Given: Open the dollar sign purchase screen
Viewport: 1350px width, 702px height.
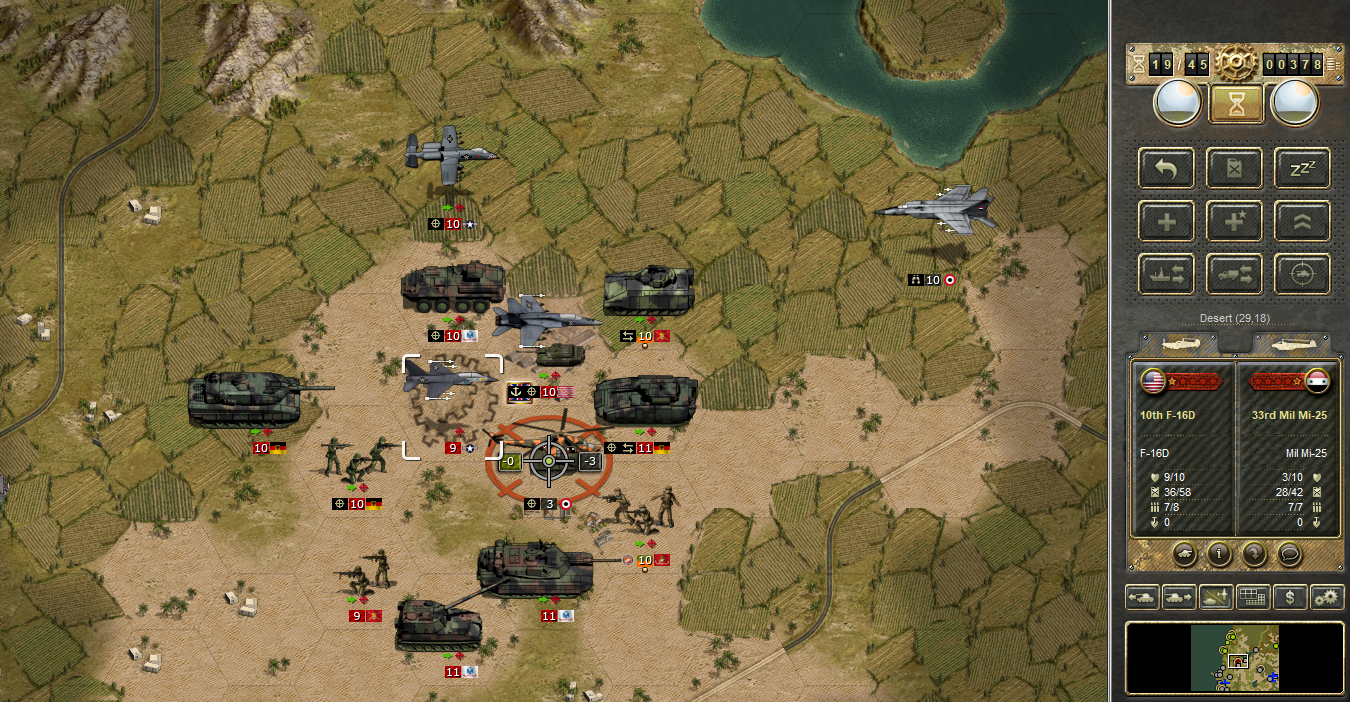Looking at the screenshot, I should [1290, 598].
